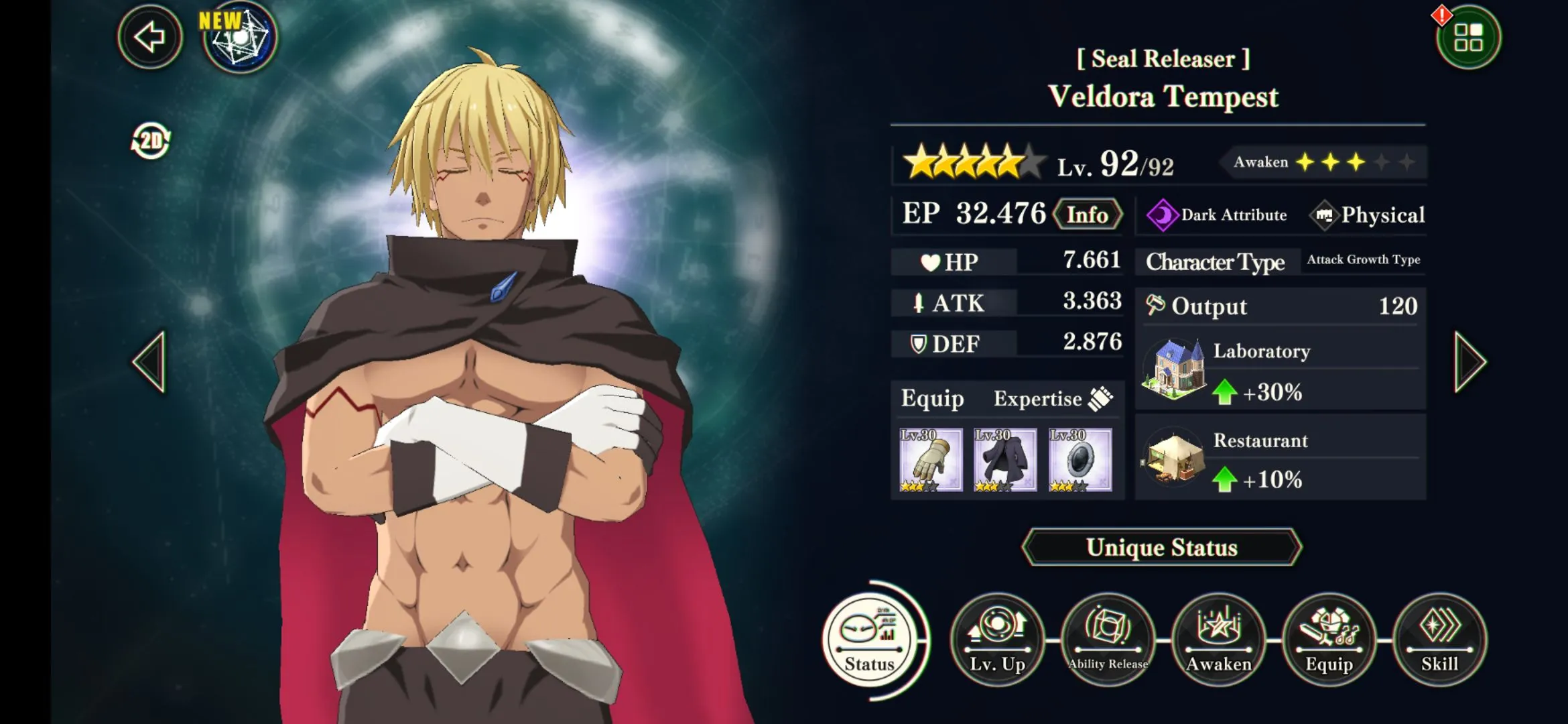
Task: Open the NEW constellation icon
Action: click(240, 37)
